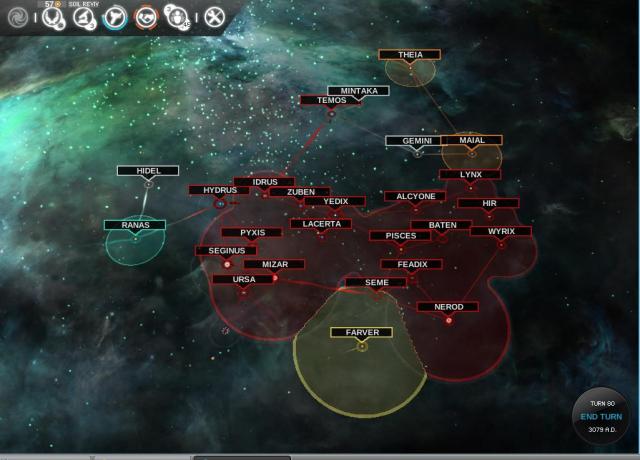Screen dimensions: 640x460
Task: Select the Hidel system label
Action: 148,171
